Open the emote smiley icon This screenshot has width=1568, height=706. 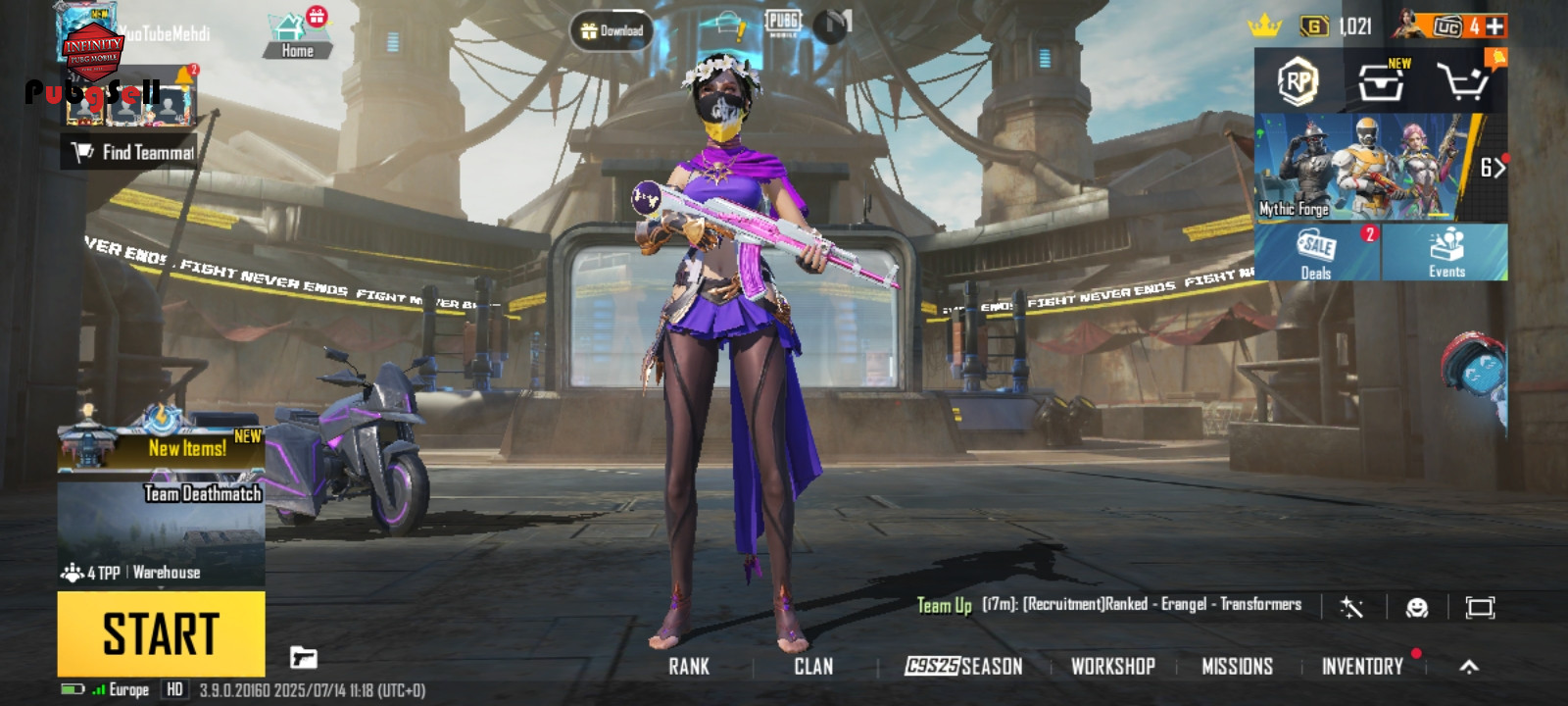1416,608
